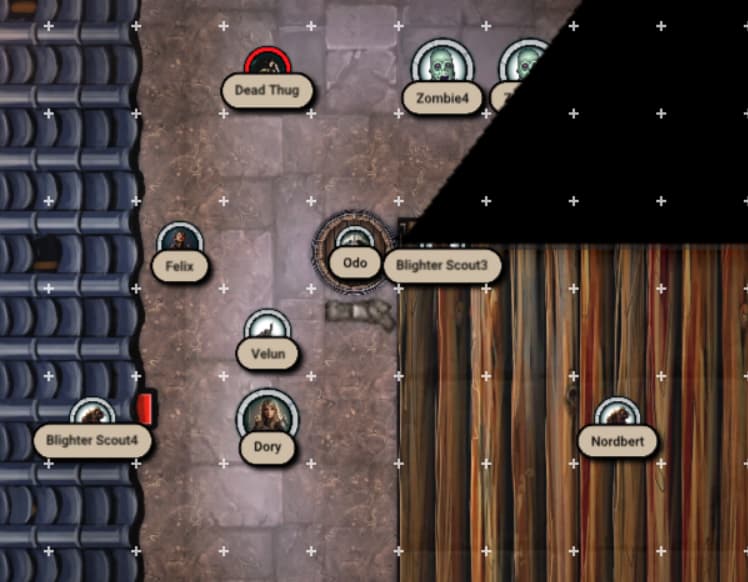Select the Dead Thug token
The image size is (748, 582).
coord(266,68)
